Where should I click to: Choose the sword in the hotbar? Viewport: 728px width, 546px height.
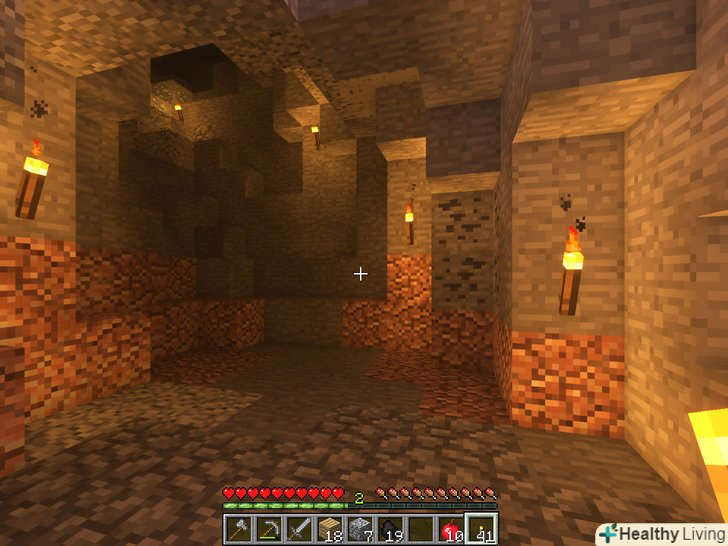(300, 529)
